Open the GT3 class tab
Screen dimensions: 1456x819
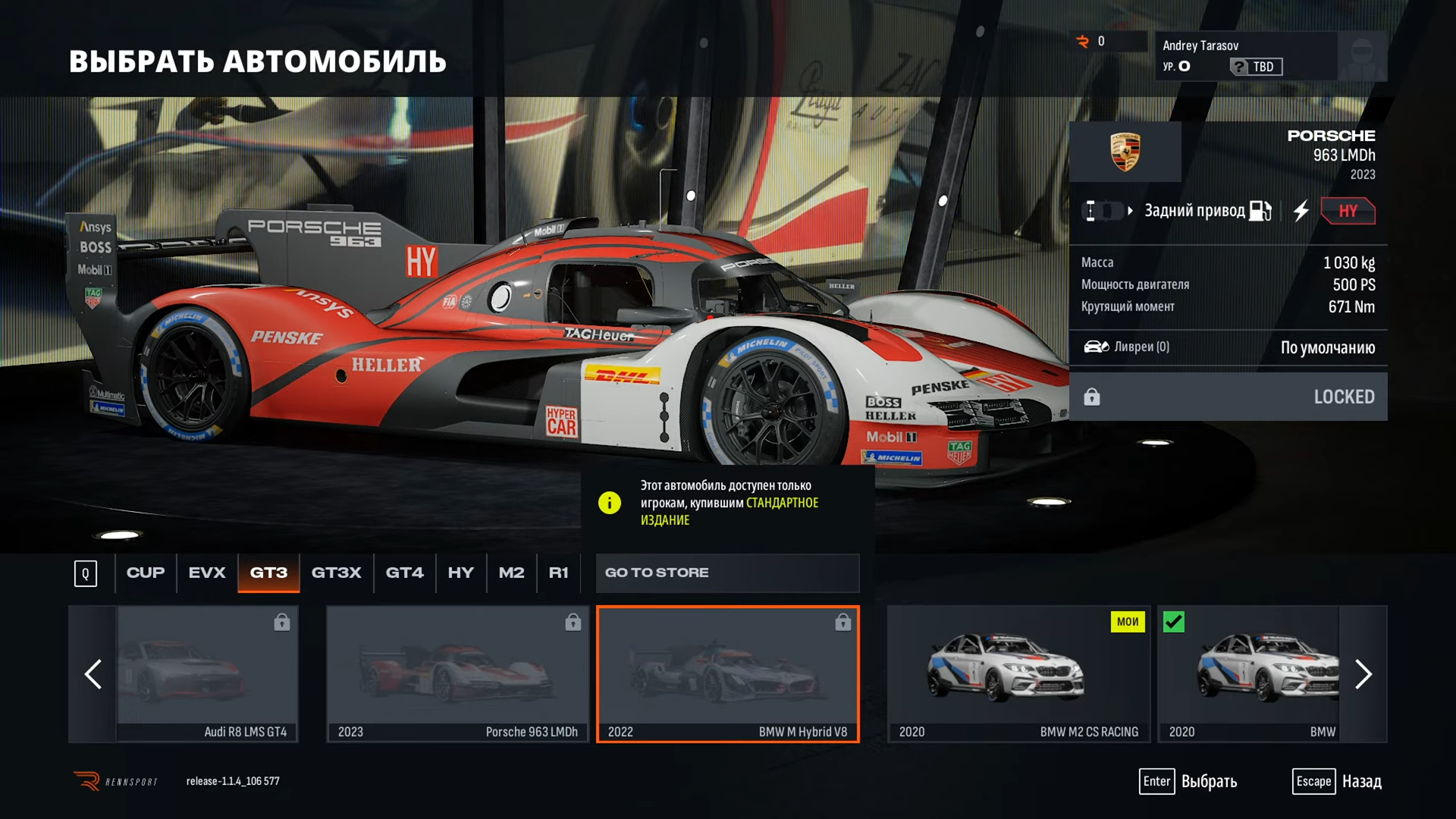[x=268, y=573]
